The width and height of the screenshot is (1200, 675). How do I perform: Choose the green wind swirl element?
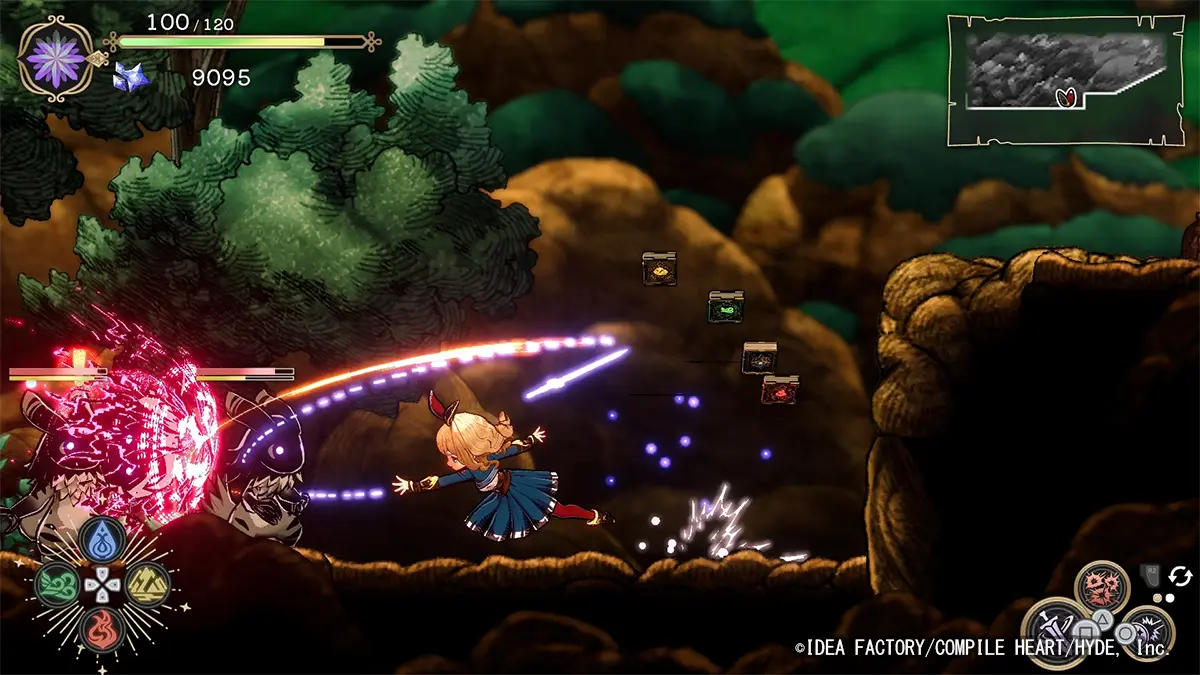57,585
